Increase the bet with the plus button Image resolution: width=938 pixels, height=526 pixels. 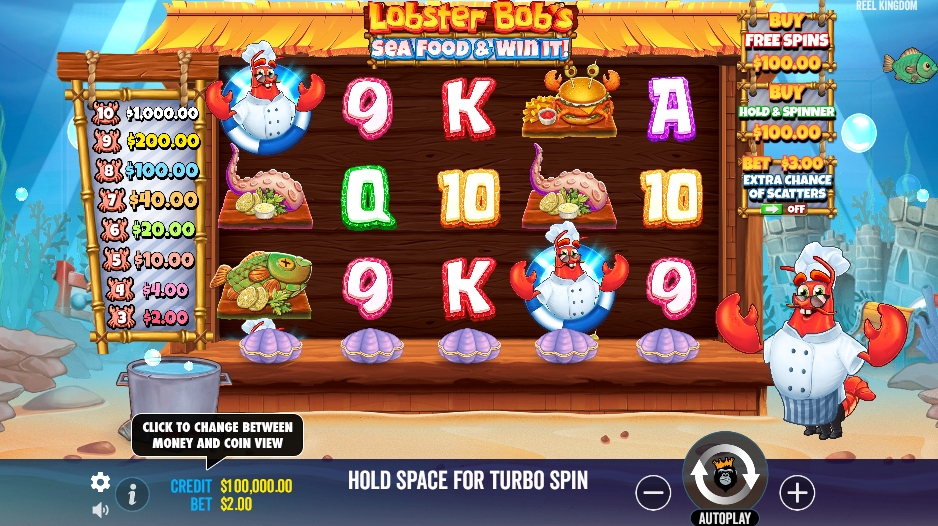tap(797, 492)
